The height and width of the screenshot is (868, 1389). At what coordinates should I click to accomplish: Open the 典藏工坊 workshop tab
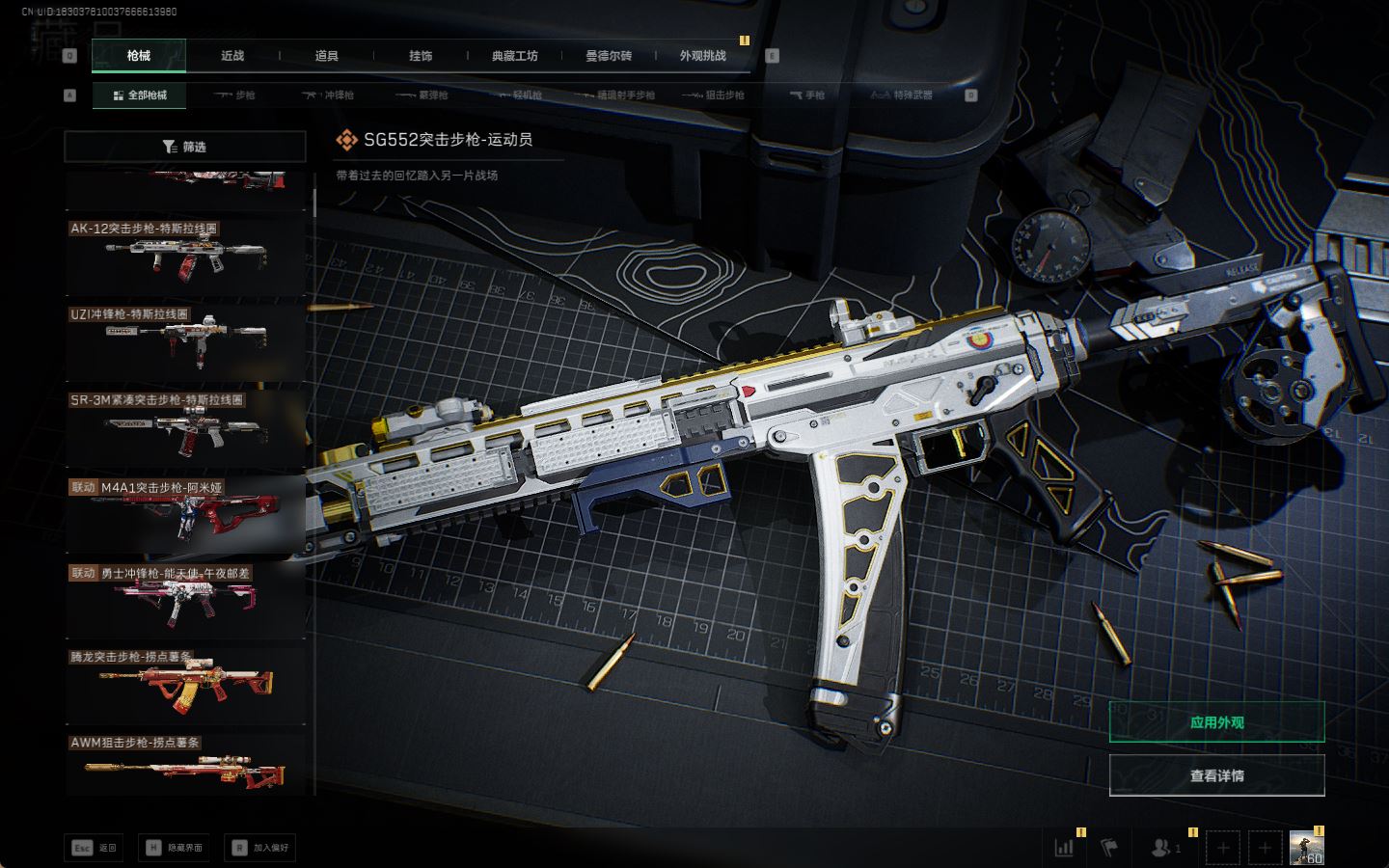(x=515, y=56)
